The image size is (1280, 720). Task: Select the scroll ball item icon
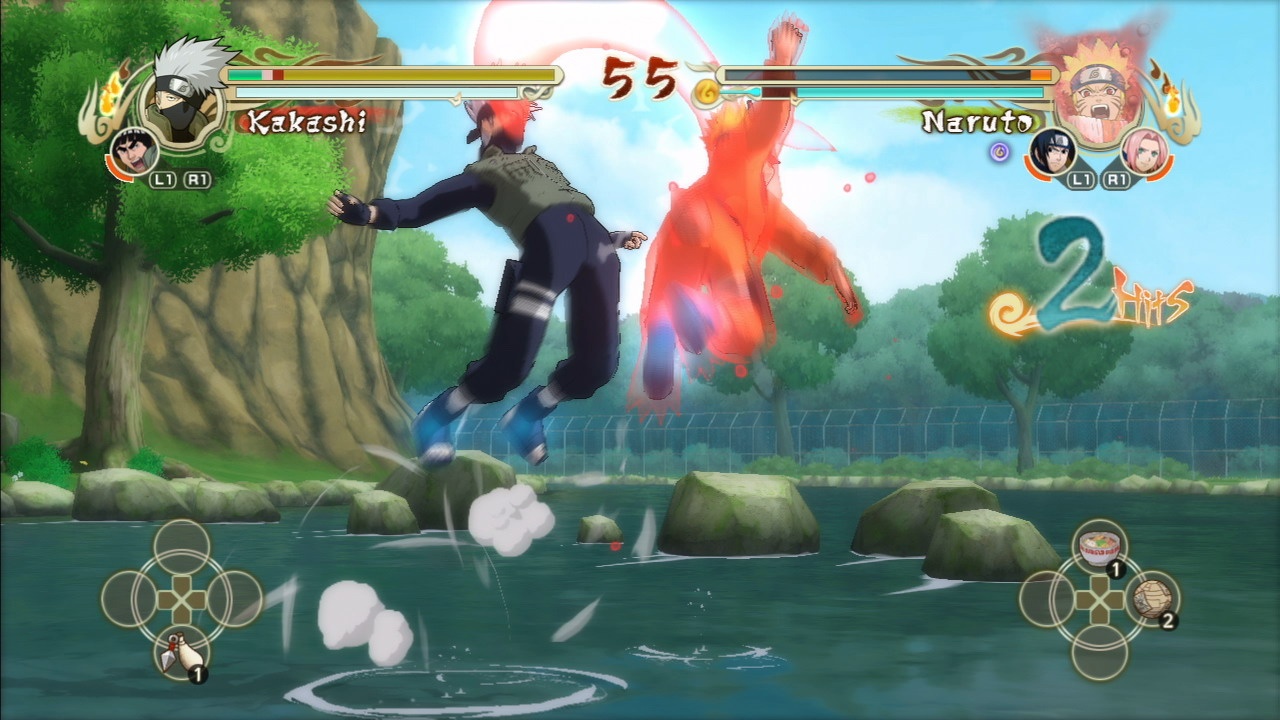click(x=1152, y=600)
